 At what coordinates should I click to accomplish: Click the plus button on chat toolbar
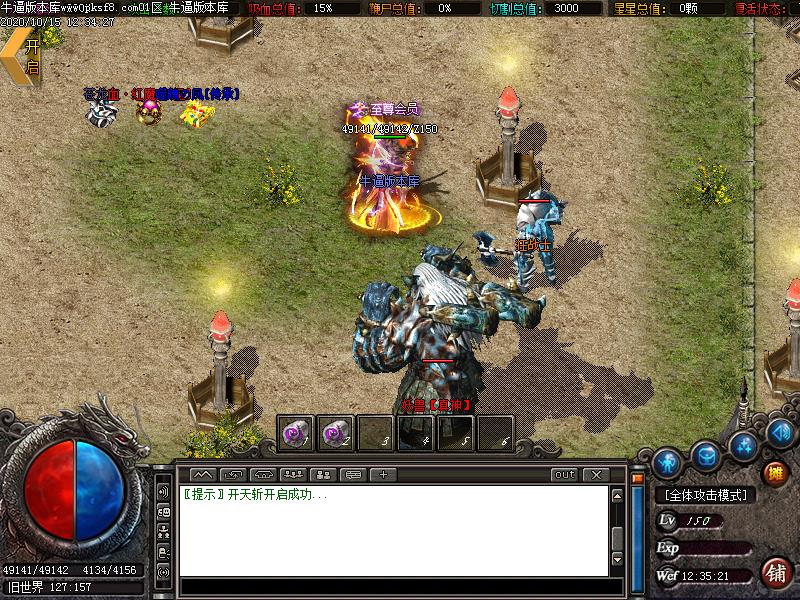pyautogui.click(x=383, y=474)
